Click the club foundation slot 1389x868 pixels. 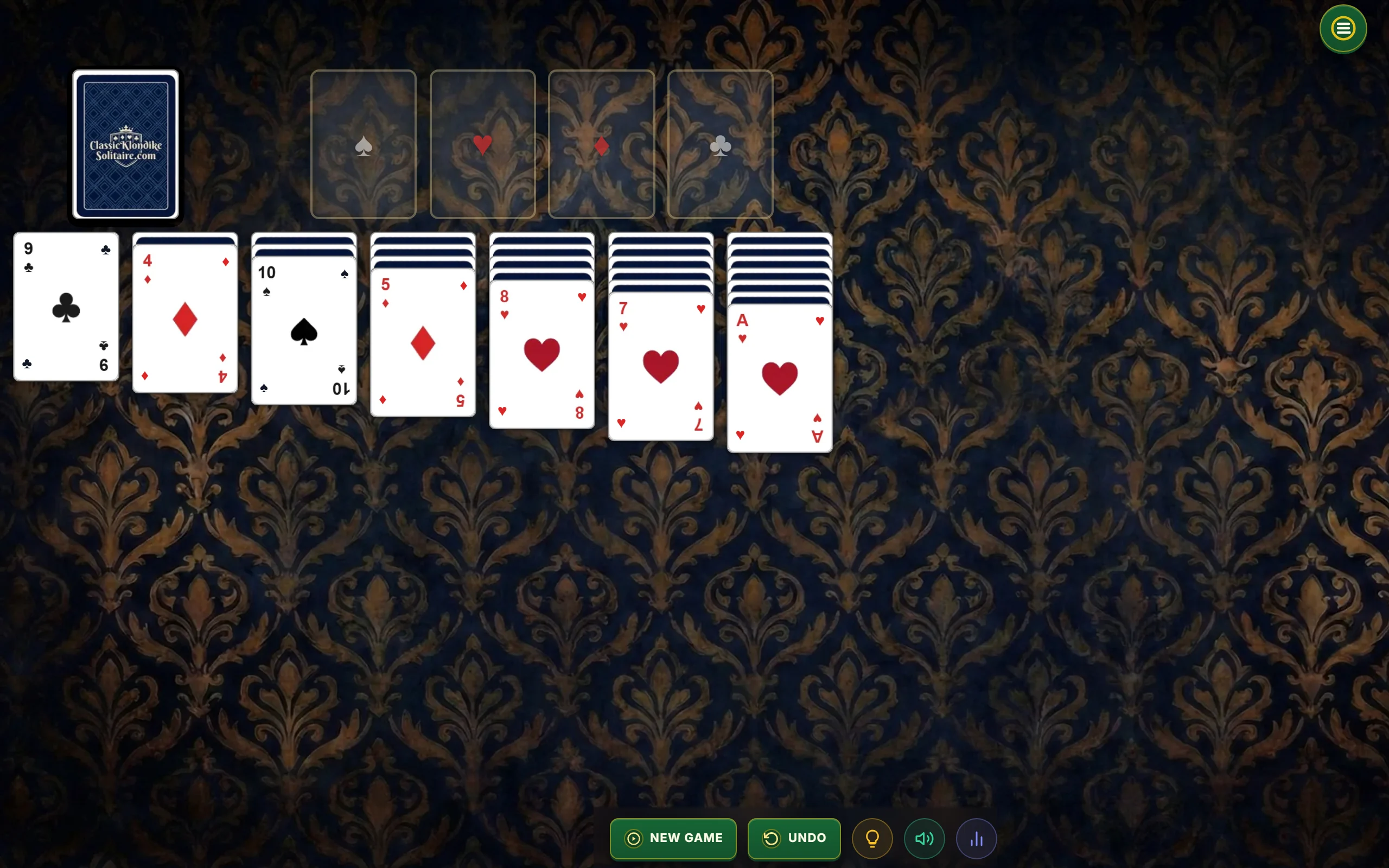pyautogui.click(x=720, y=145)
